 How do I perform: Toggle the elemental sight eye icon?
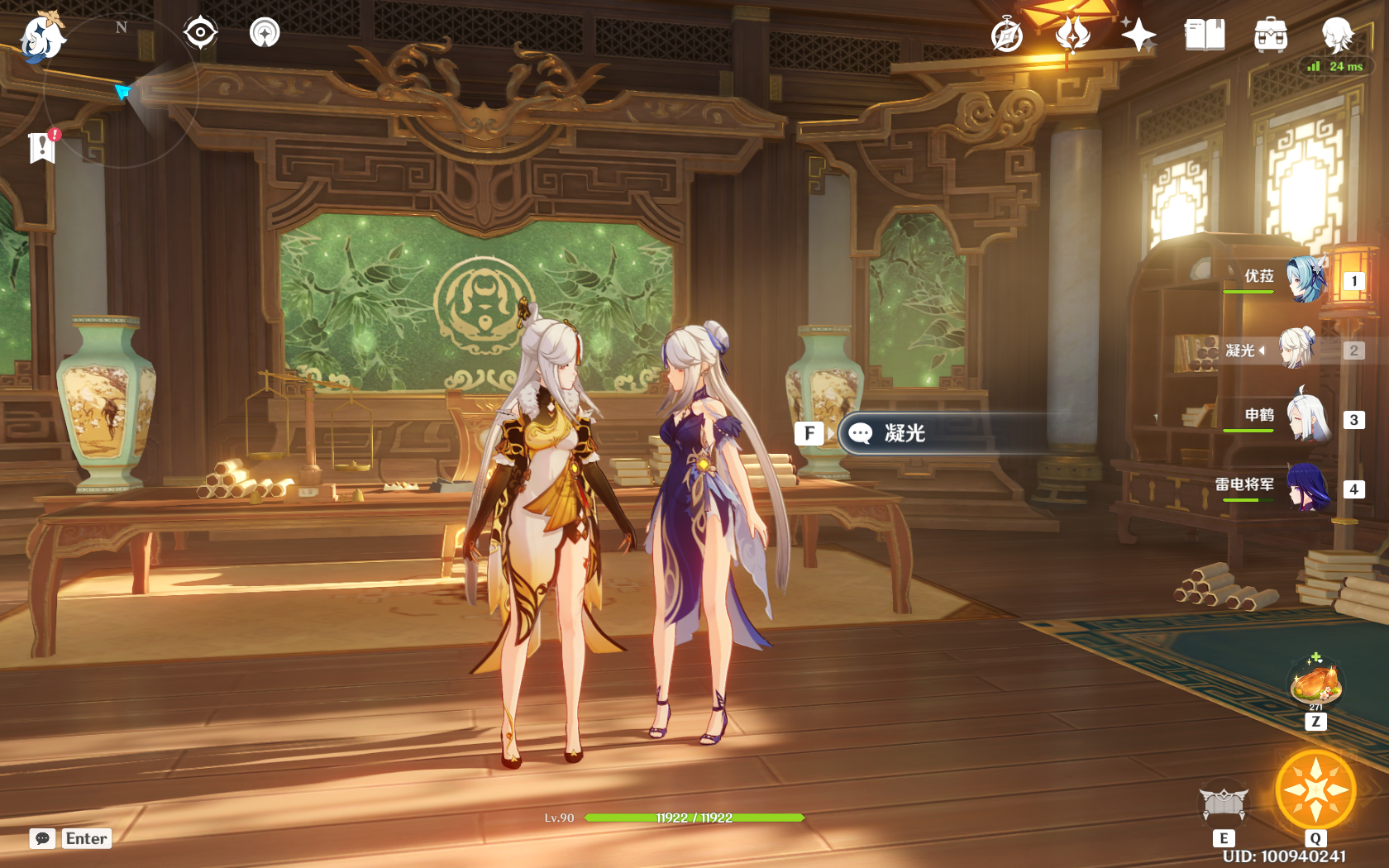[x=200, y=33]
